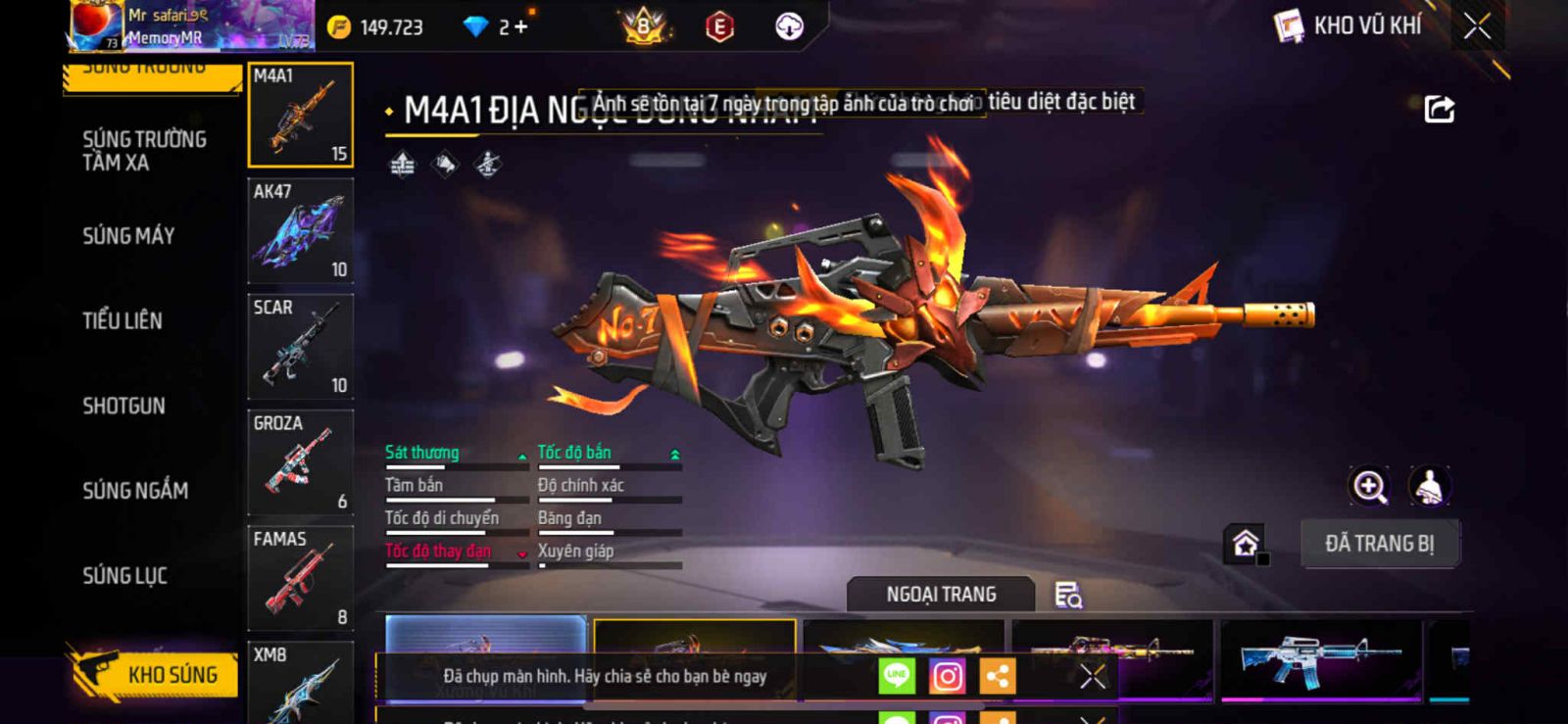Dismiss the screenshot share banner
This screenshot has width=1568, height=724.
pos(1092,676)
